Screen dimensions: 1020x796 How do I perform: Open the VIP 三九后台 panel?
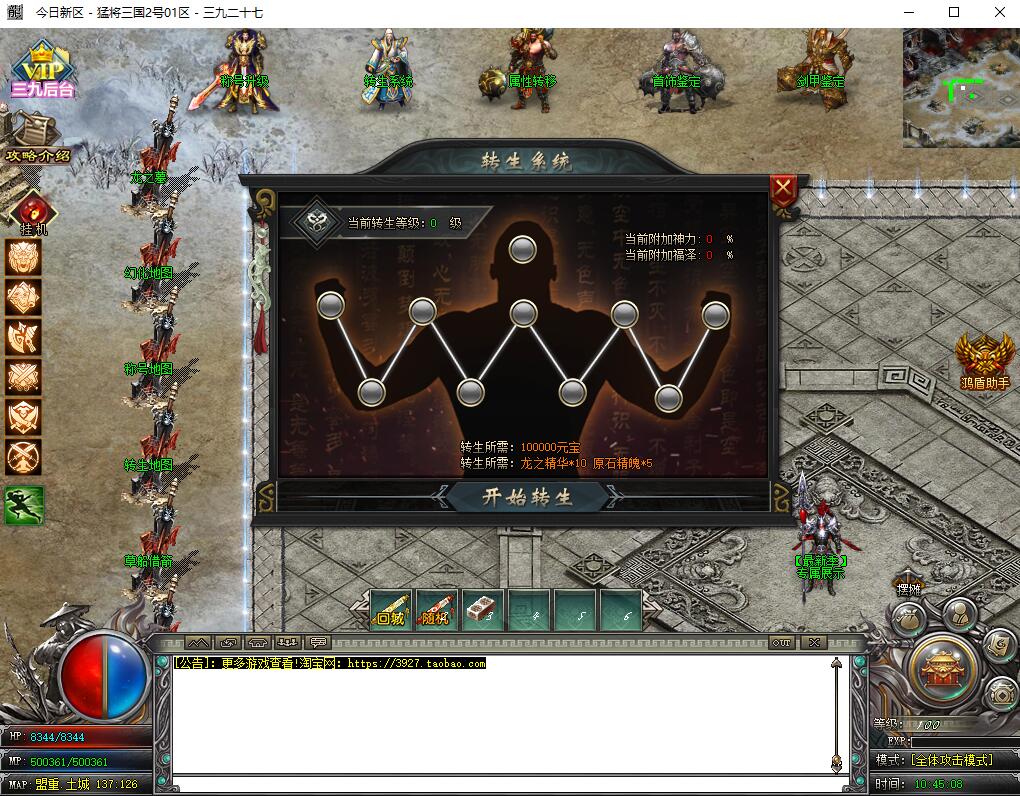click(42, 69)
